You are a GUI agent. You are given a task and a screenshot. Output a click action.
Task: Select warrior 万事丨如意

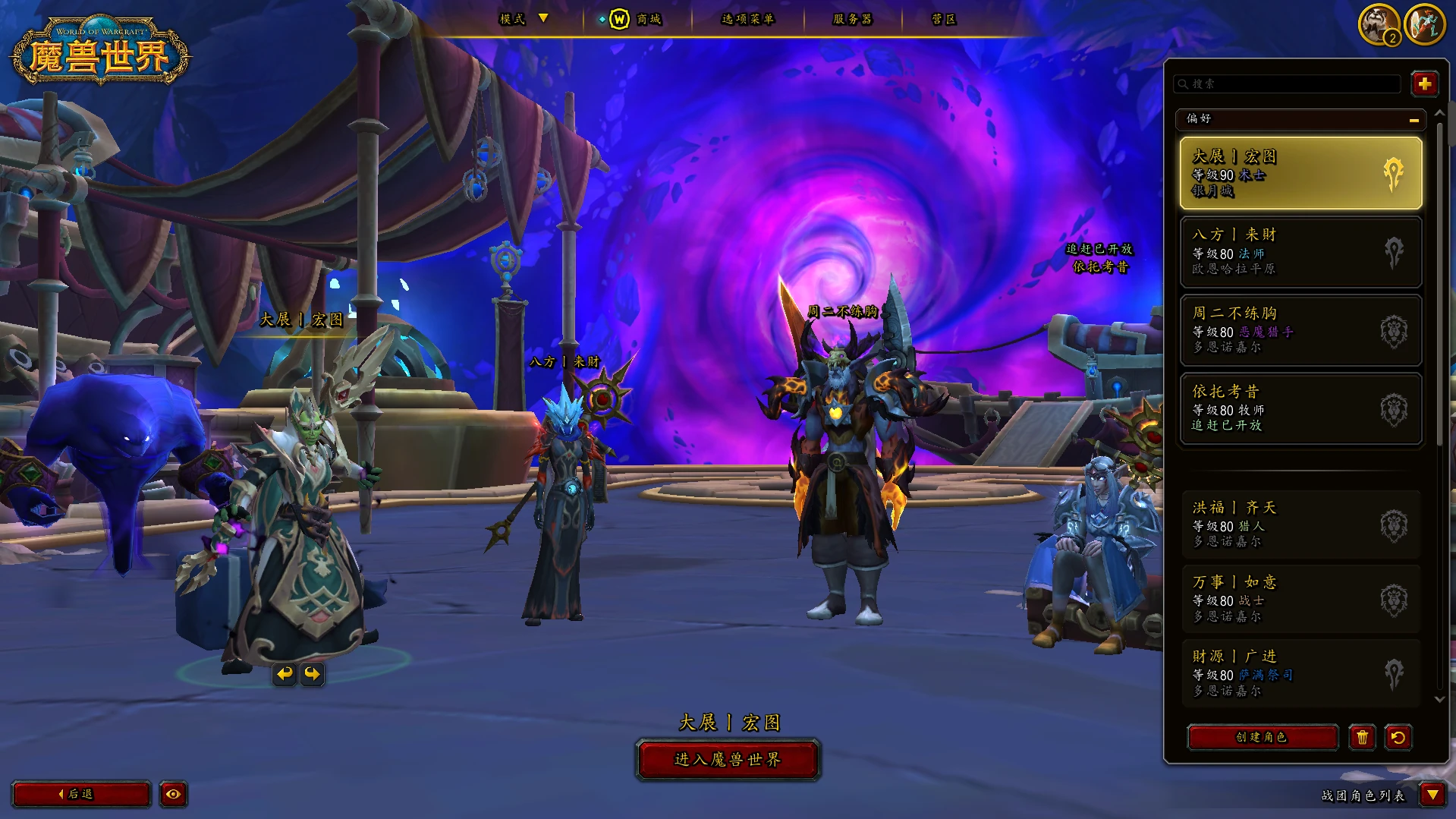pos(1300,600)
